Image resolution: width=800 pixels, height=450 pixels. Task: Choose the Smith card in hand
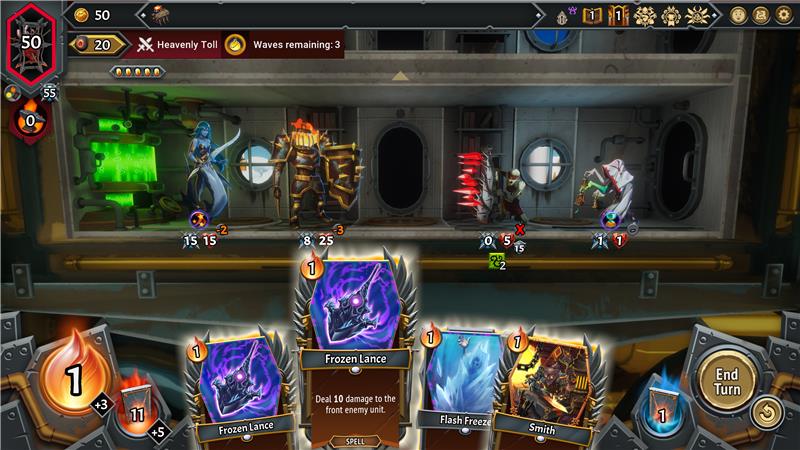click(x=546, y=385)
